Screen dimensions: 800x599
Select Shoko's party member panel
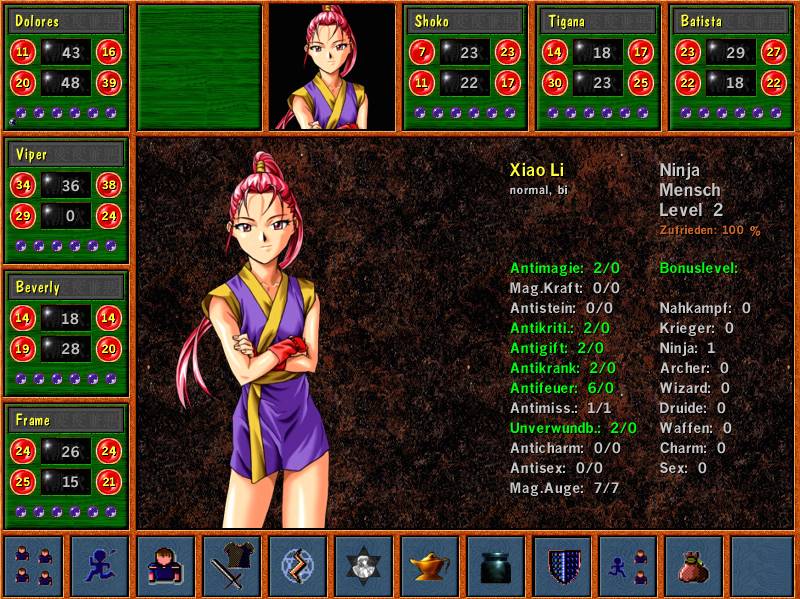465,67
